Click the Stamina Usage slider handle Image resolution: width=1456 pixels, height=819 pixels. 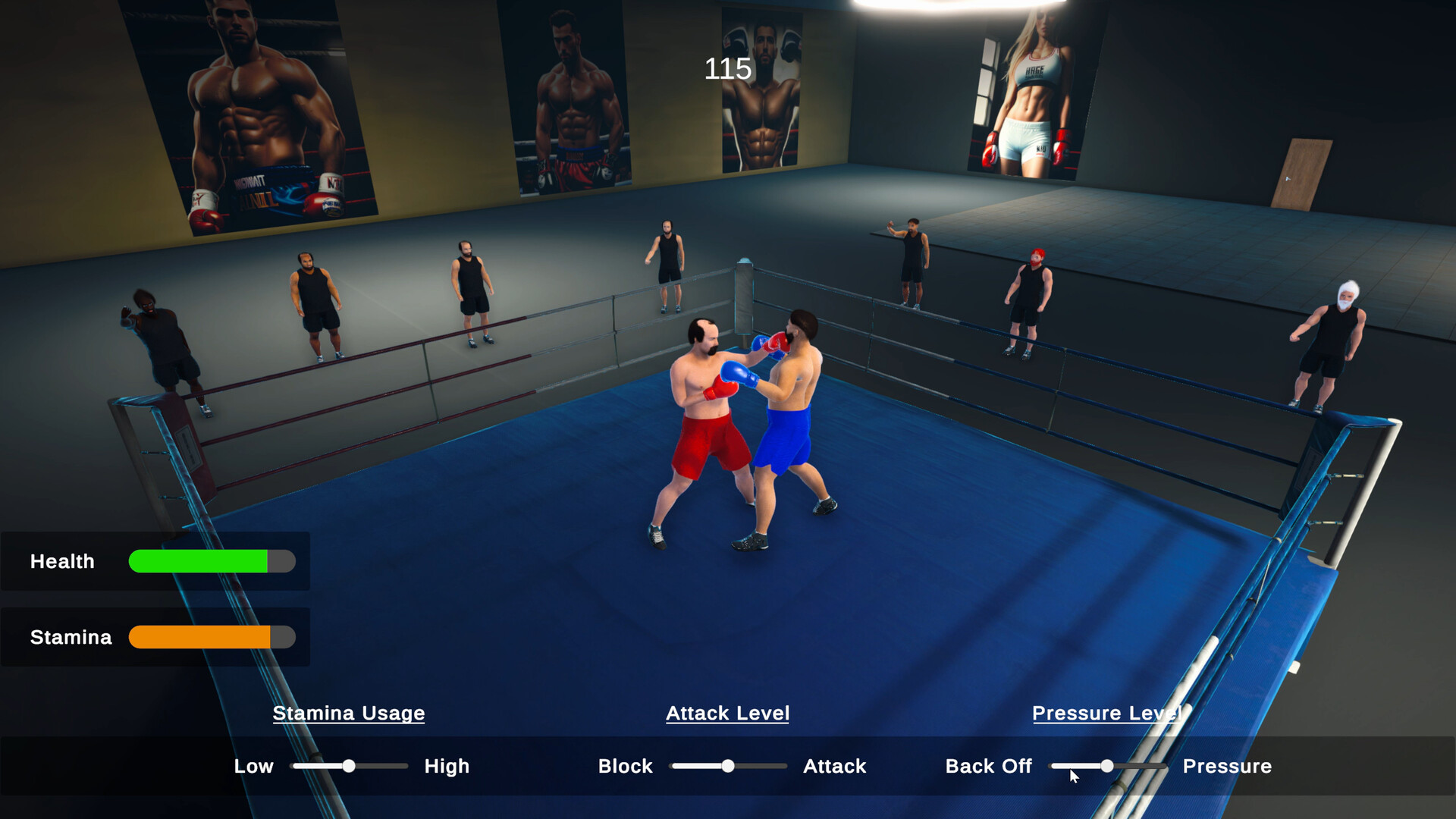coord(349,766)
